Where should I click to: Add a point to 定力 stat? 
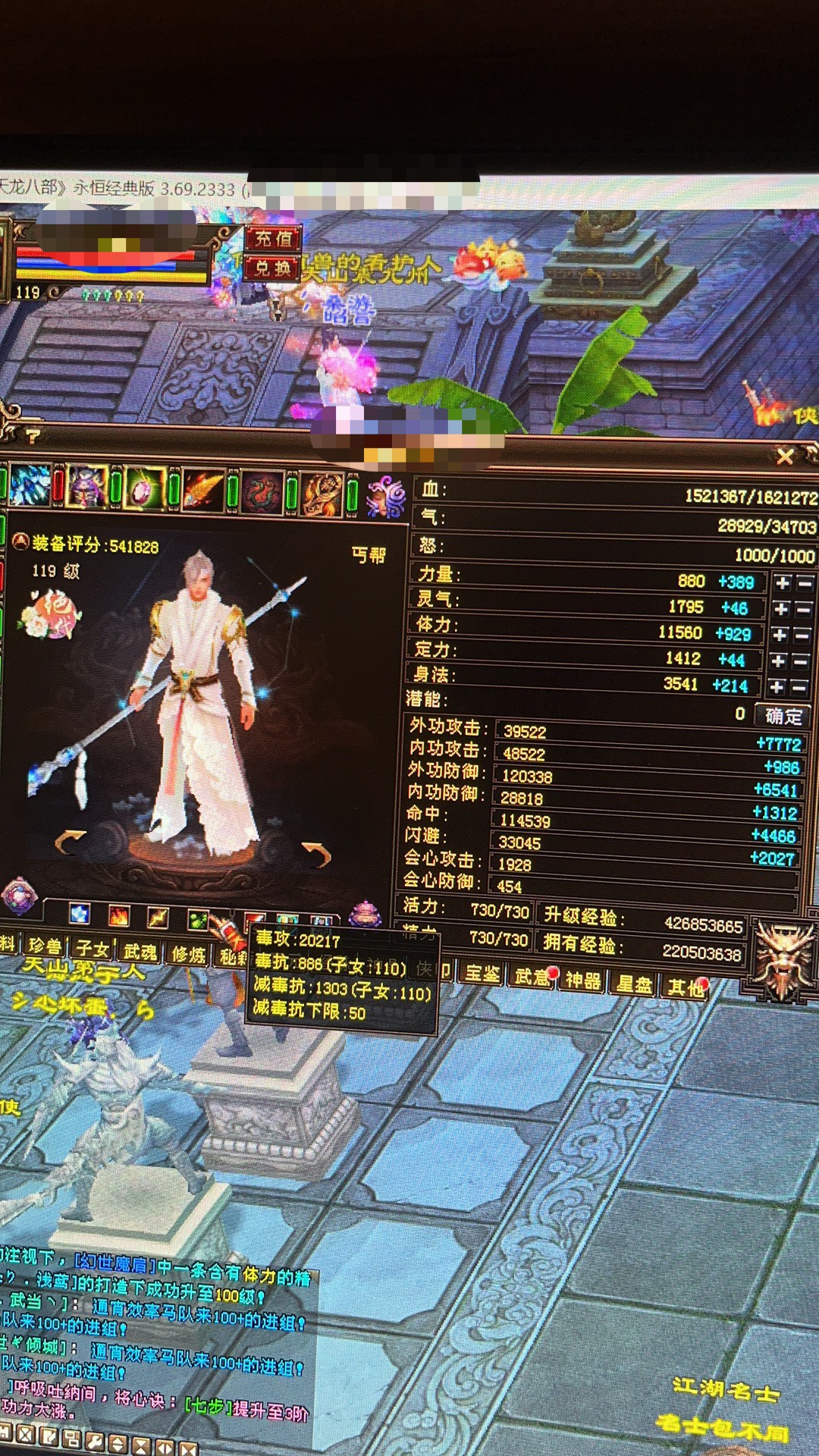coord(778,661)
